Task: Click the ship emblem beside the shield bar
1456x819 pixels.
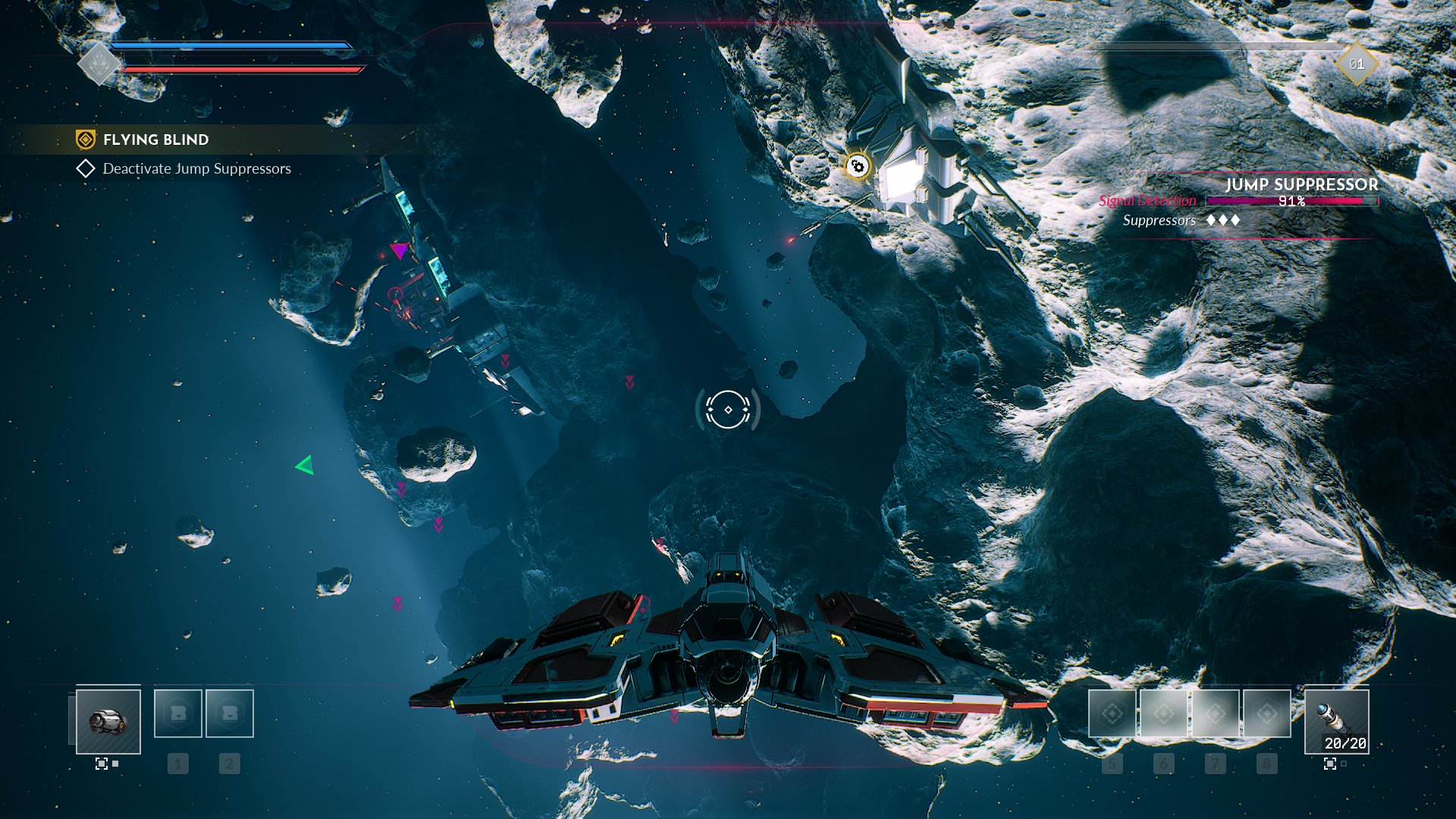Action: [x=99, y=64]
